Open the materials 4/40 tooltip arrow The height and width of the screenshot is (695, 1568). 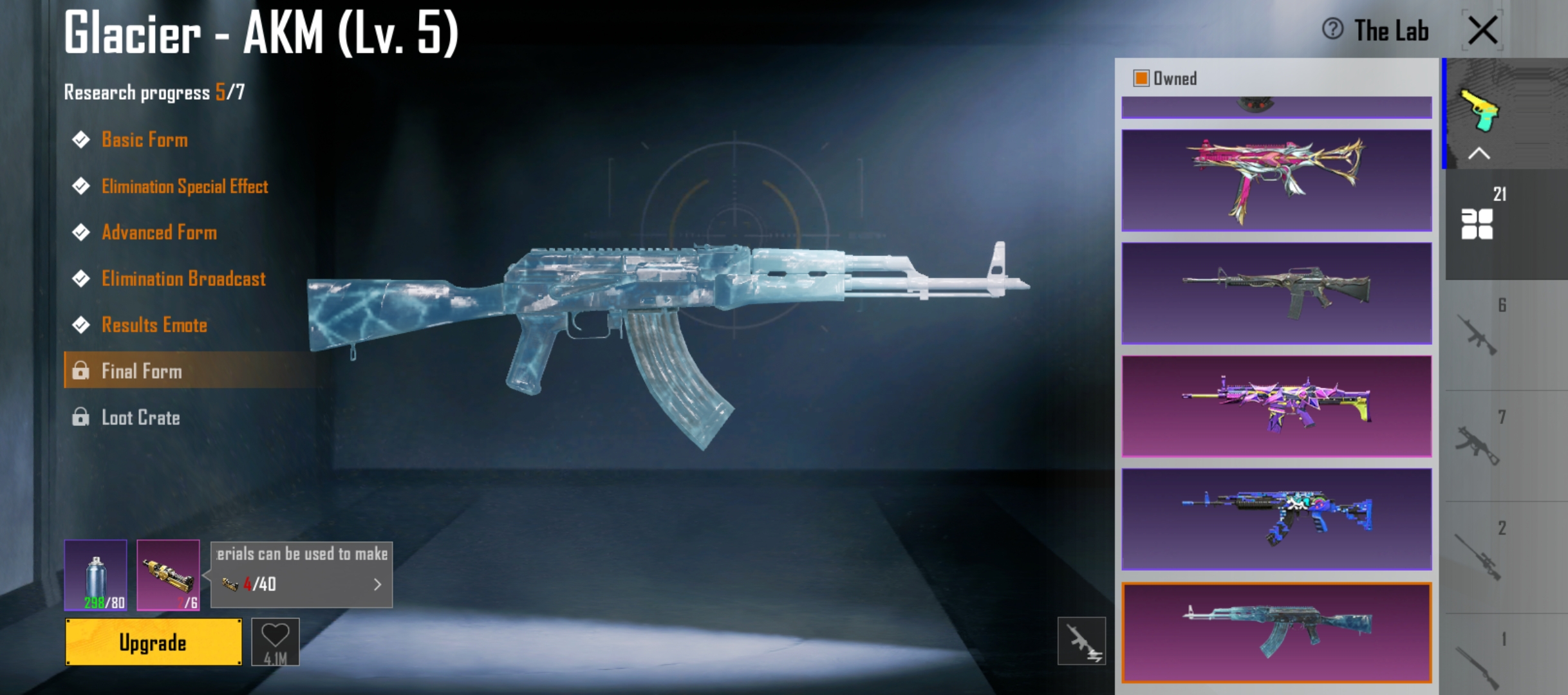(377, 584)
